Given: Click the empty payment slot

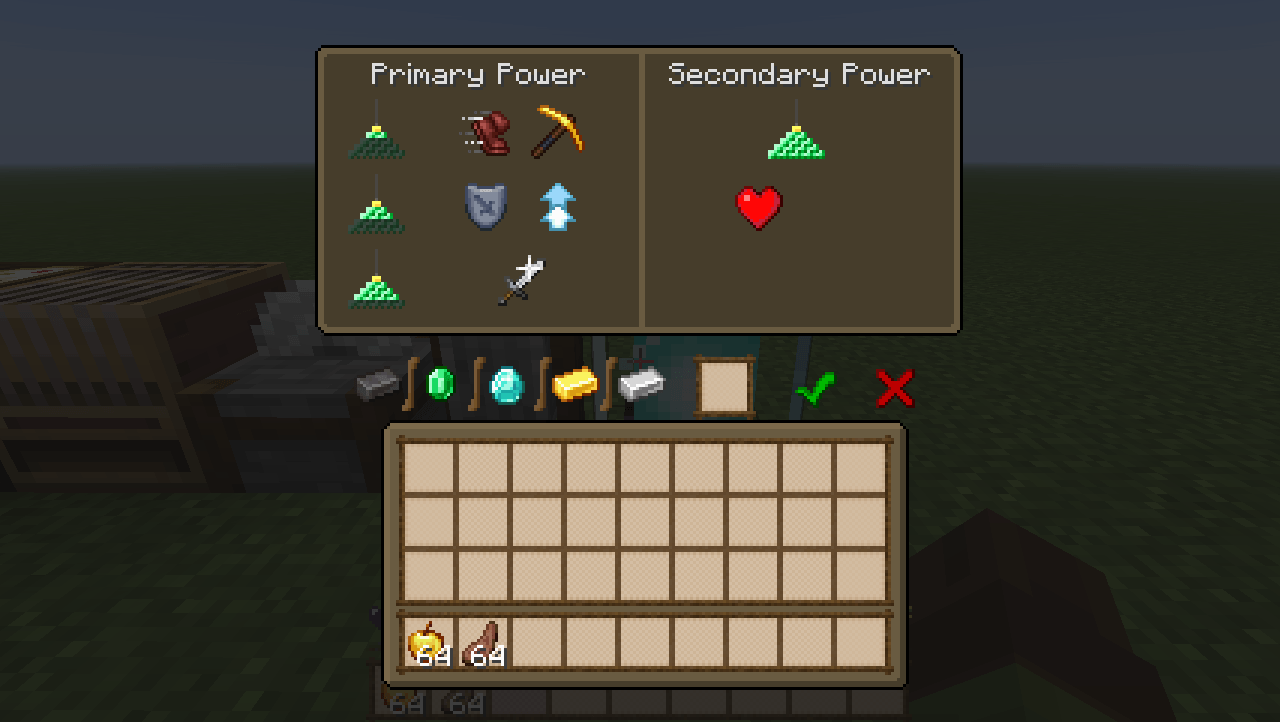Looking at the screenshot, I should pyautogui.click(x=722, y=385).
